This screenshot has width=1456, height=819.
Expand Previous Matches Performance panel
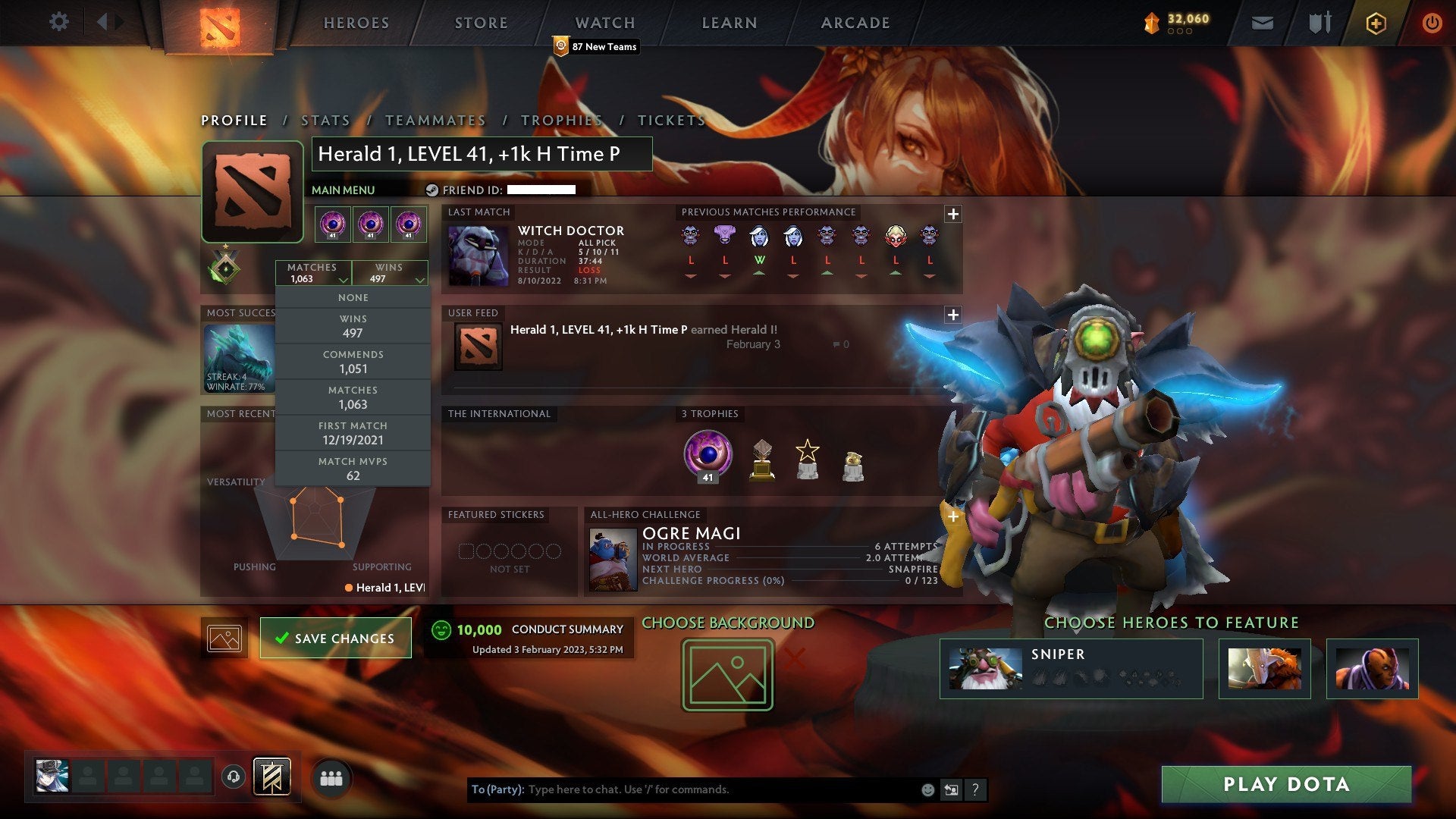(953, 215)
